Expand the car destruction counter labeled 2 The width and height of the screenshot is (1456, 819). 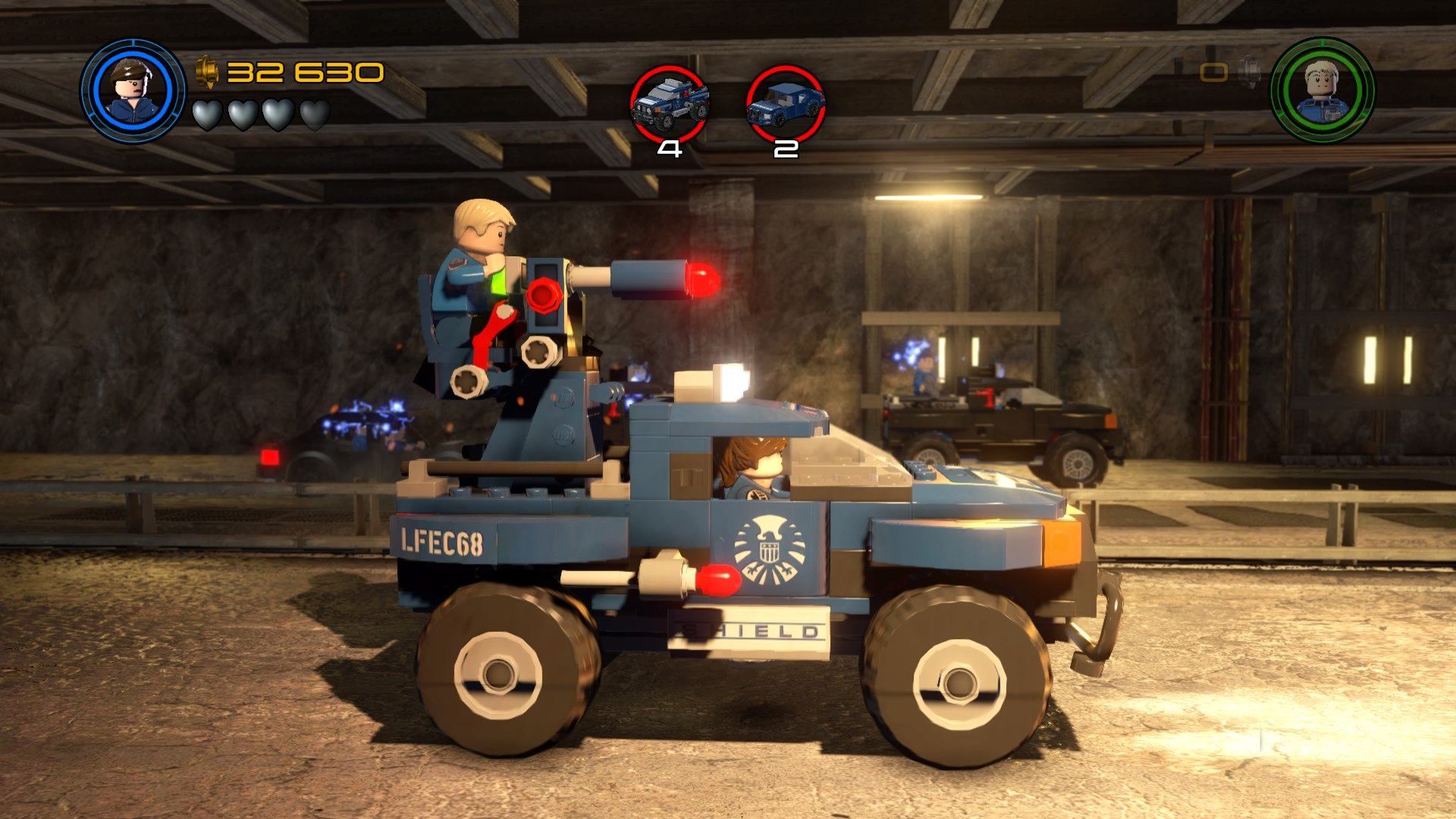(785, 149)
